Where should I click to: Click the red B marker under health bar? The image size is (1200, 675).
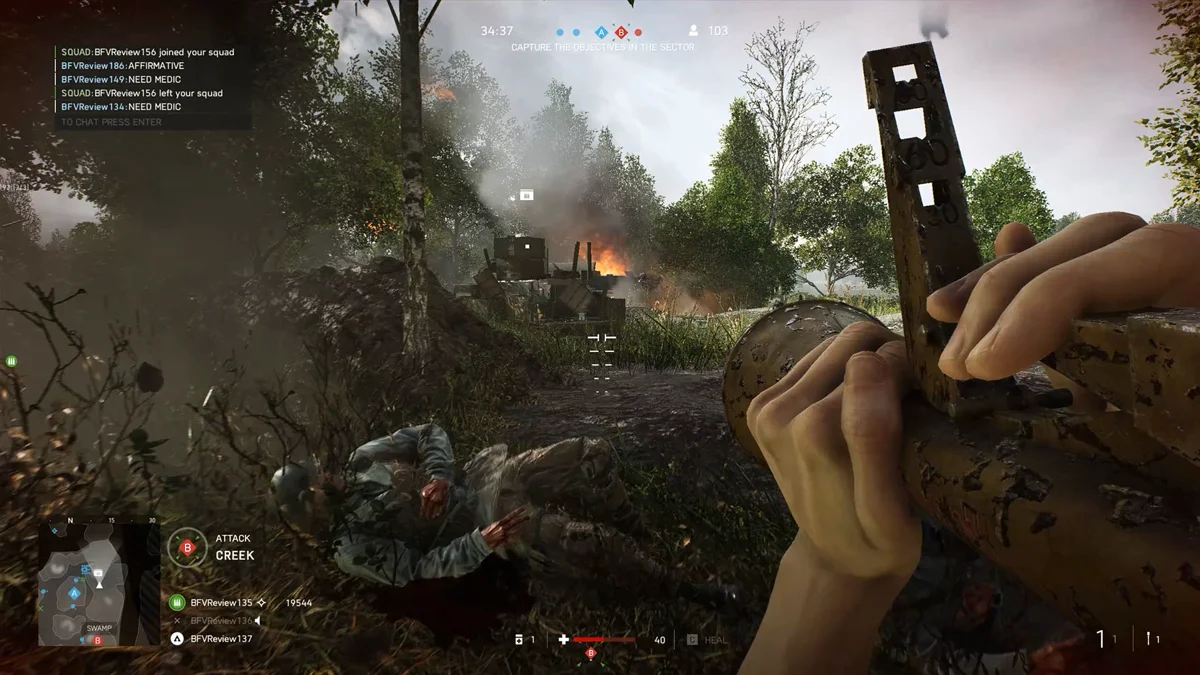tap(590, 654)
